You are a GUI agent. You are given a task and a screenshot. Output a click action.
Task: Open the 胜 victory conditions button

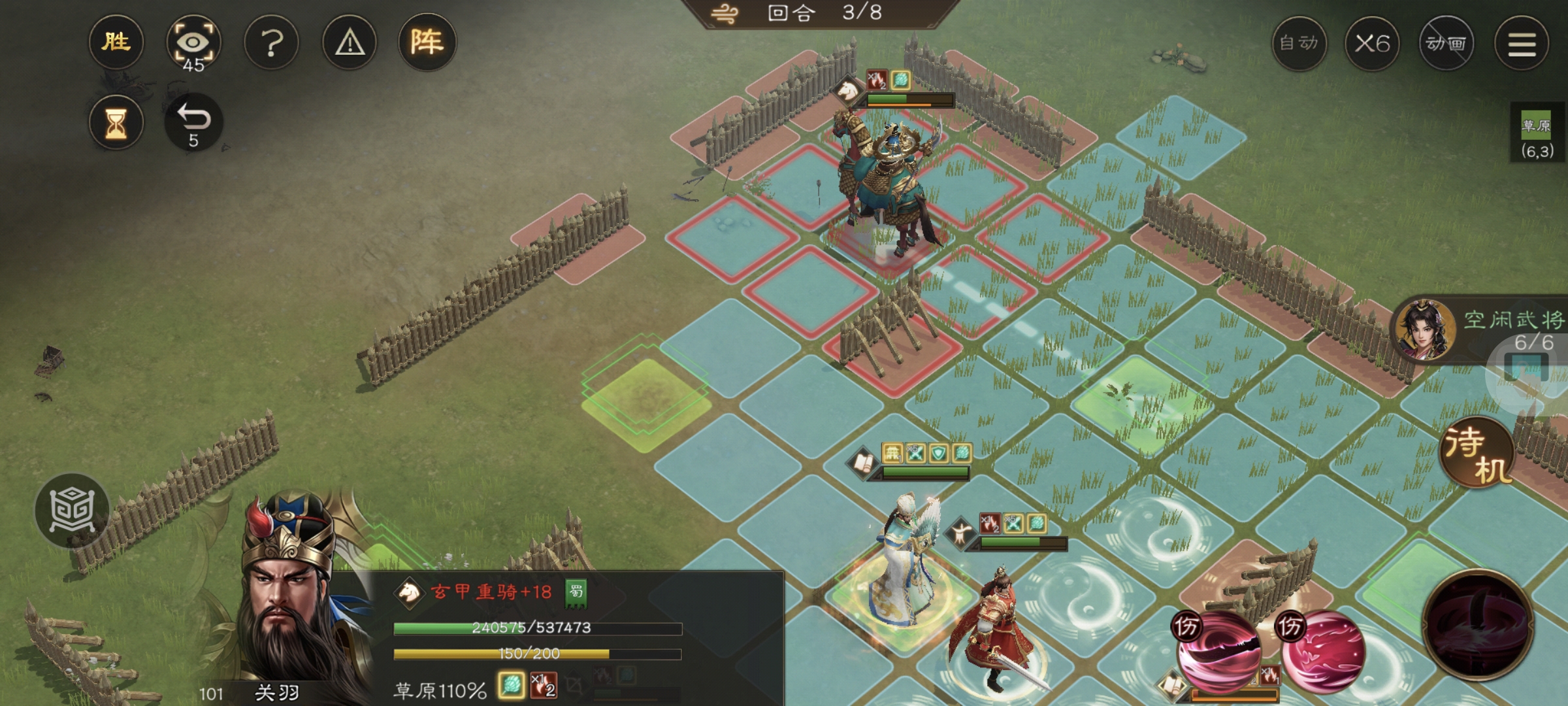coord(116,43)
